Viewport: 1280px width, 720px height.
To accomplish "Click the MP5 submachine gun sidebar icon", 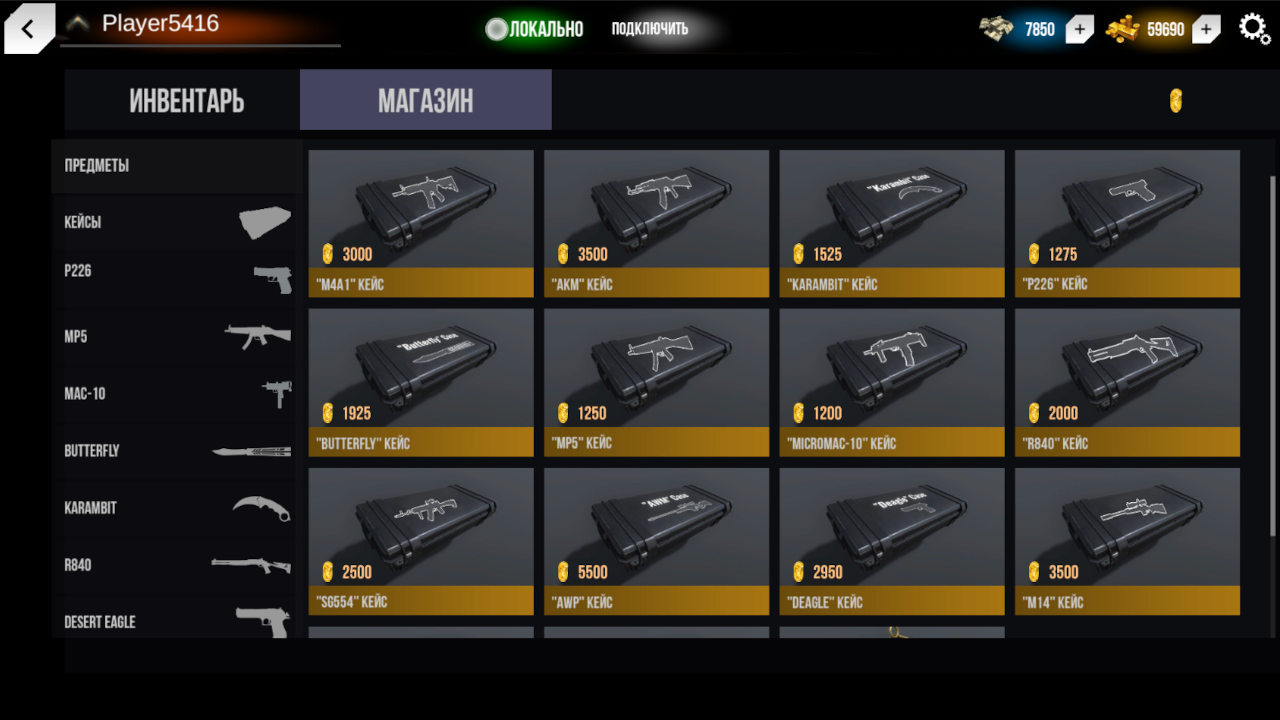I will click(260, 336).
